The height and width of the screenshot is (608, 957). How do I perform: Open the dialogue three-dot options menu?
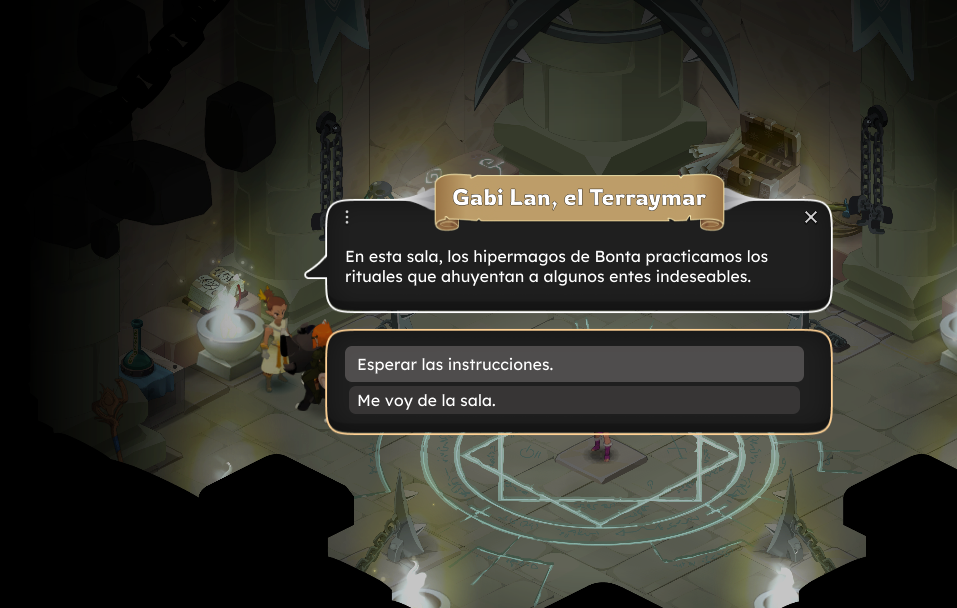click(347, 217)
